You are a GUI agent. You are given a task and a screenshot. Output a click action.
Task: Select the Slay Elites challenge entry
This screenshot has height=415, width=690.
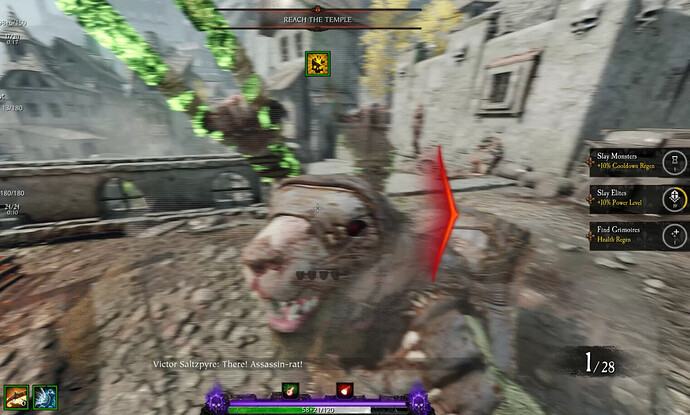coord(637,198)
